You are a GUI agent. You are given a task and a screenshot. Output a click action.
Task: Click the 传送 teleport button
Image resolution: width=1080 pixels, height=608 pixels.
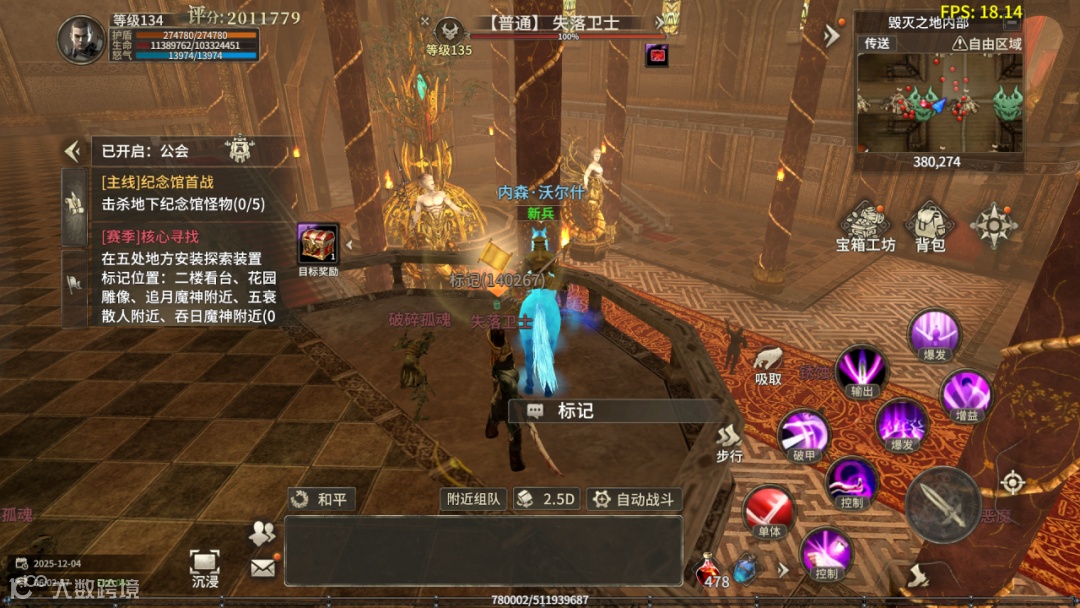pos(877,43)
